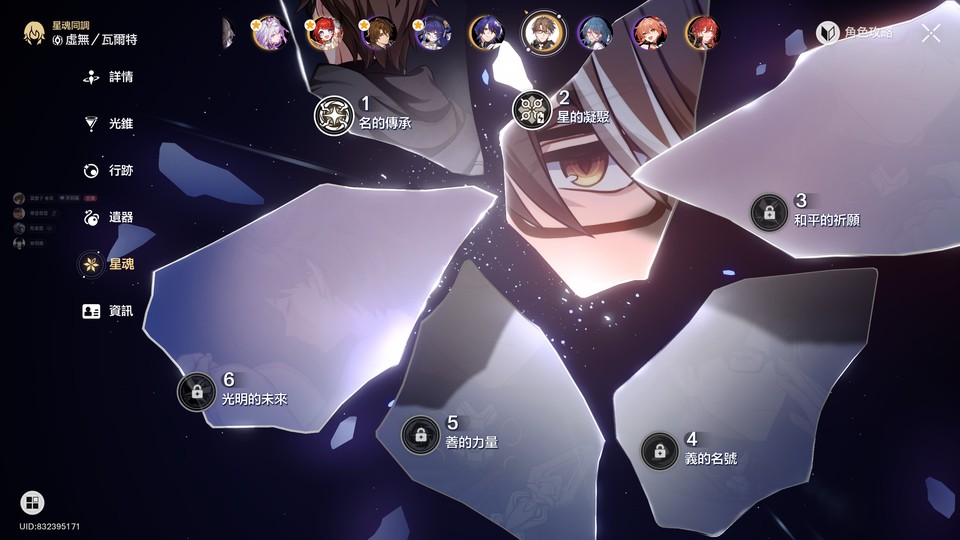Close the character screen with the X
This screenshot has height=540, width=960.
point(931,33)
